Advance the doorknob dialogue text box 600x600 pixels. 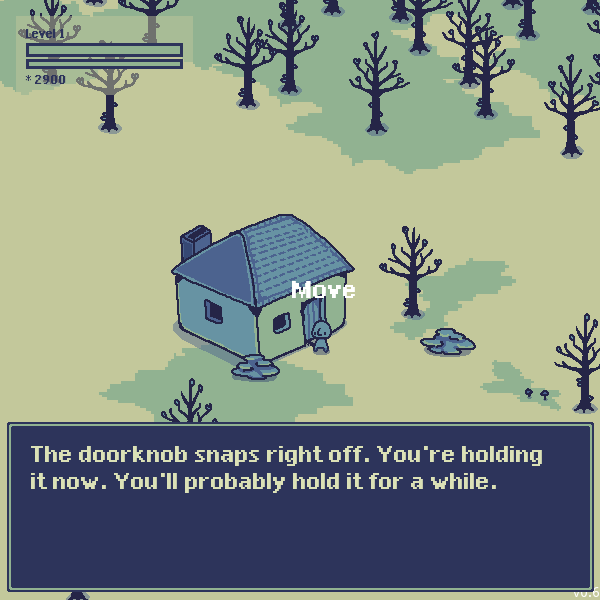tap(300, 507)
